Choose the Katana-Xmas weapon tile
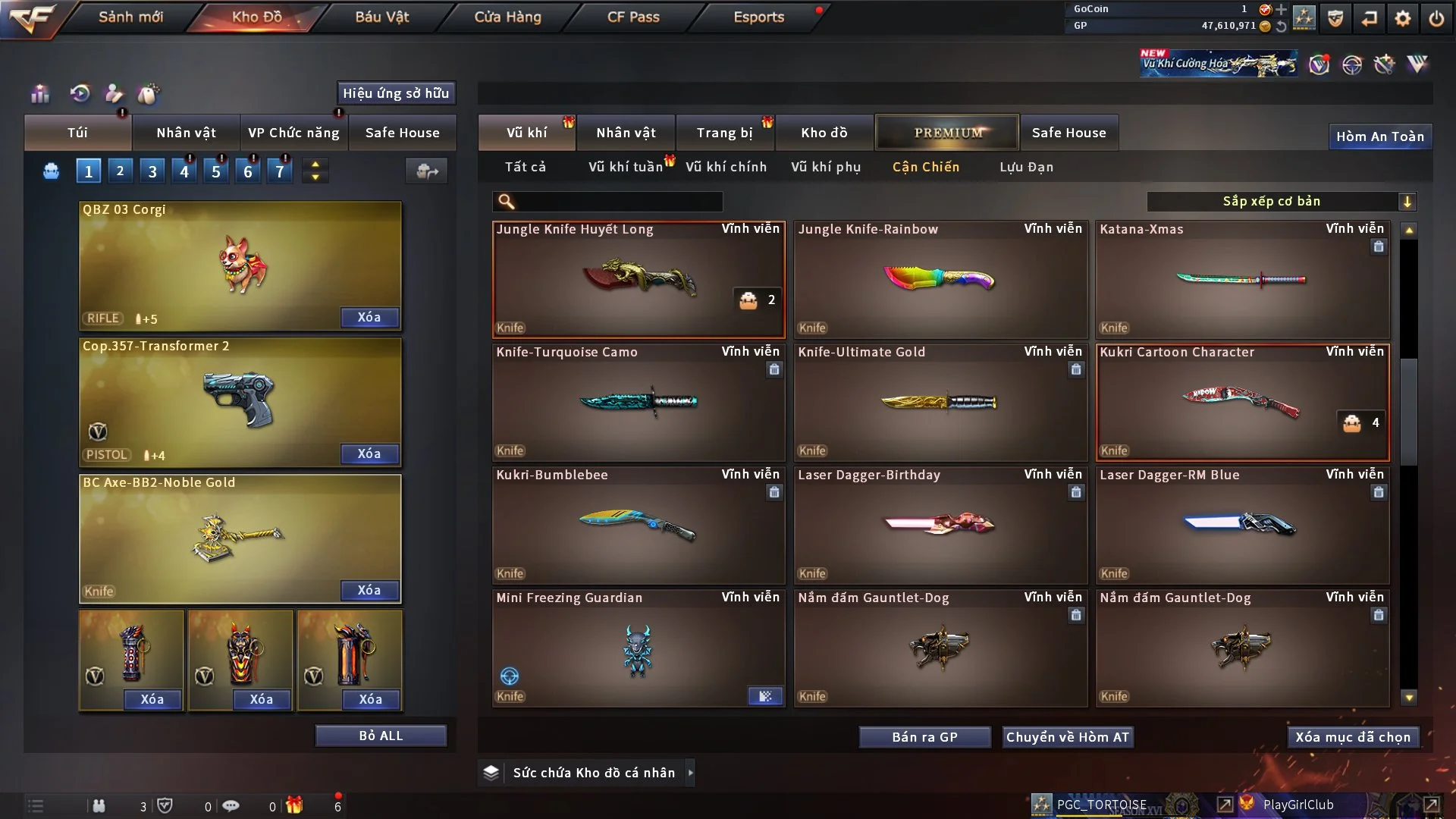 coord(1242,279)
